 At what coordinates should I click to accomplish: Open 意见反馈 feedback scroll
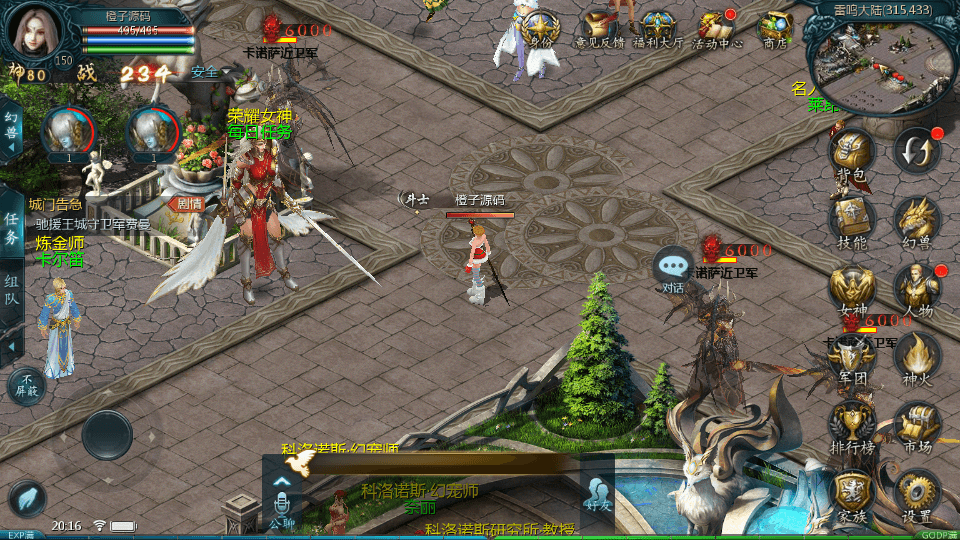pos(599,28)
